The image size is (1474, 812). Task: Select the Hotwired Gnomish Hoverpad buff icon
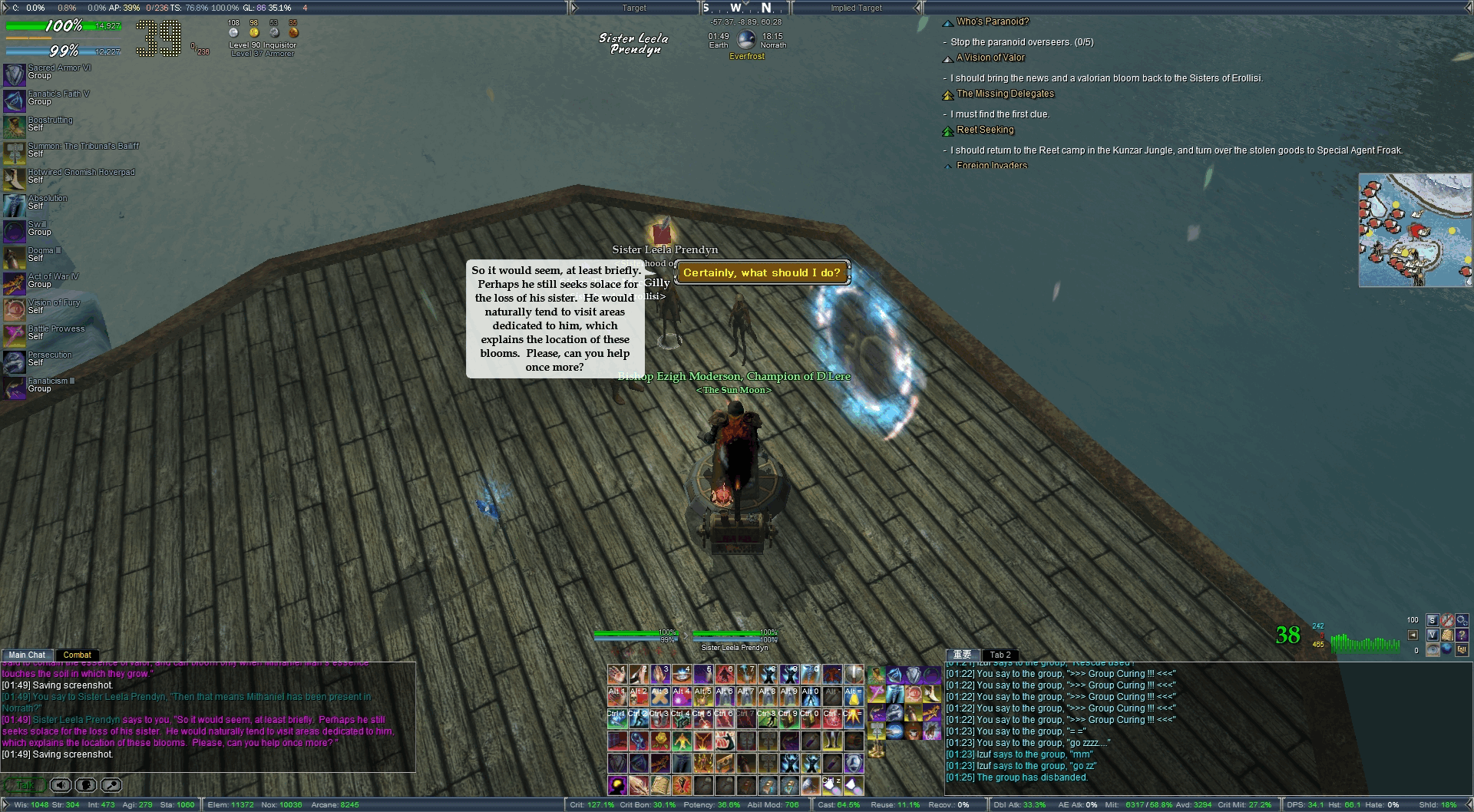pyautogui.click(x=15, y=179)
